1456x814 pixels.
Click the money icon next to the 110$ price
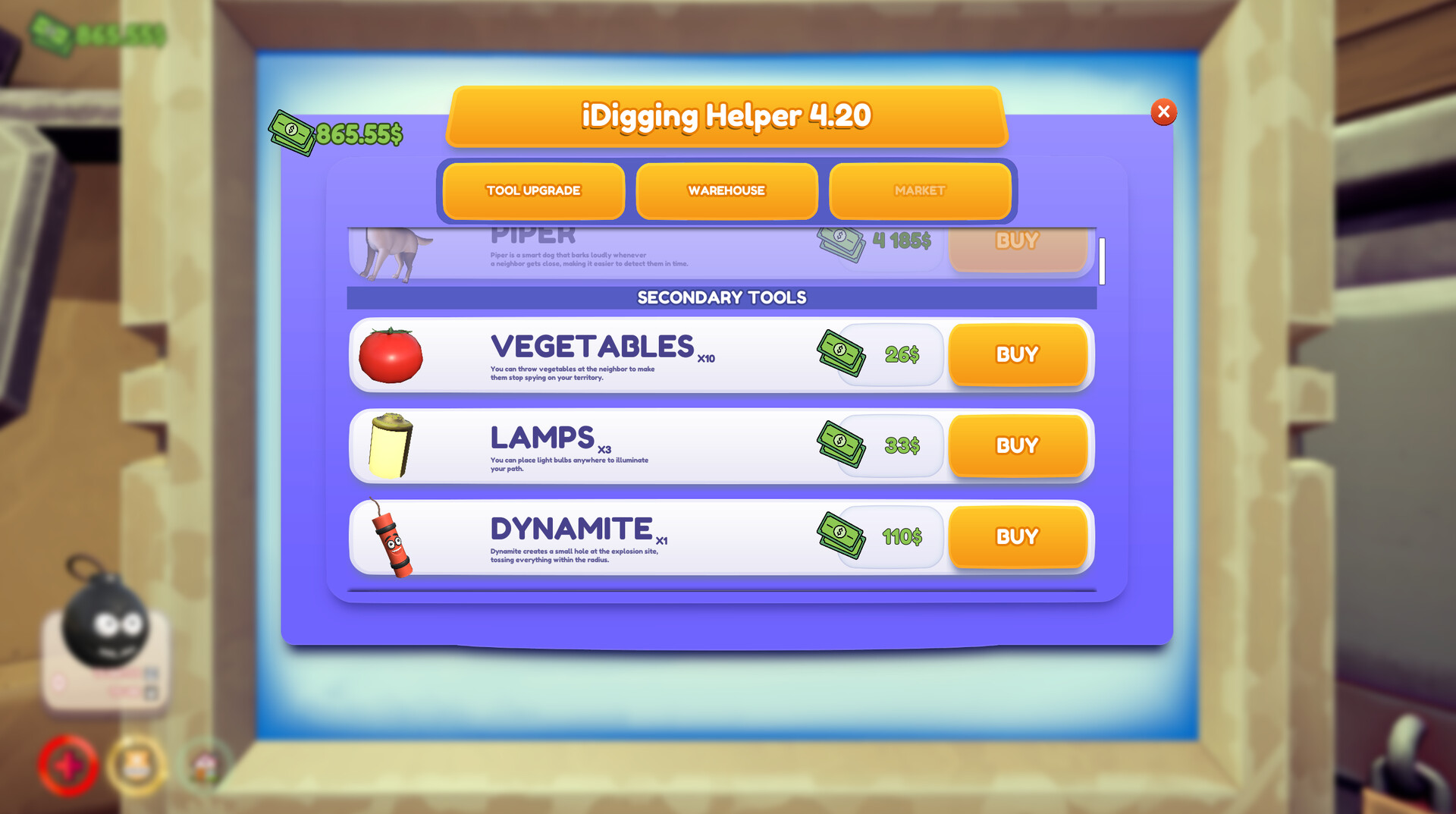coord(842,536)
